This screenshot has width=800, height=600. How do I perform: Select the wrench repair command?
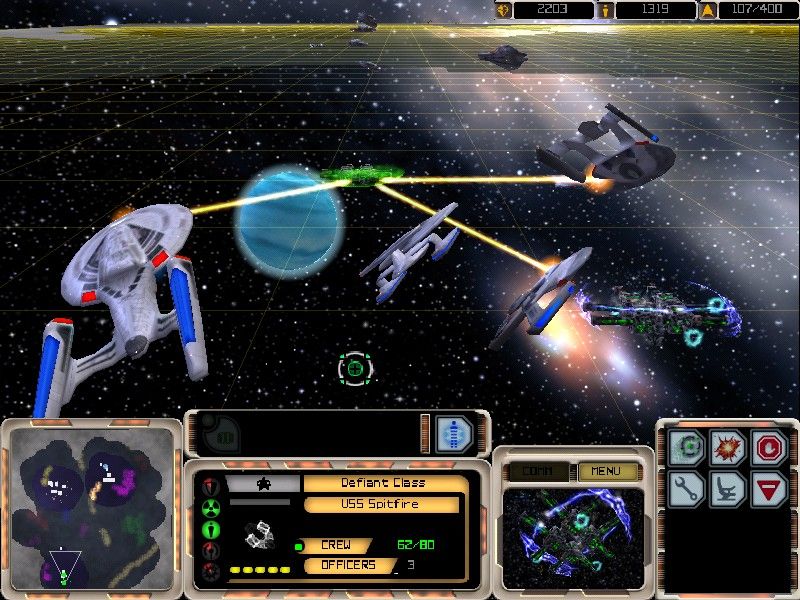688,489
